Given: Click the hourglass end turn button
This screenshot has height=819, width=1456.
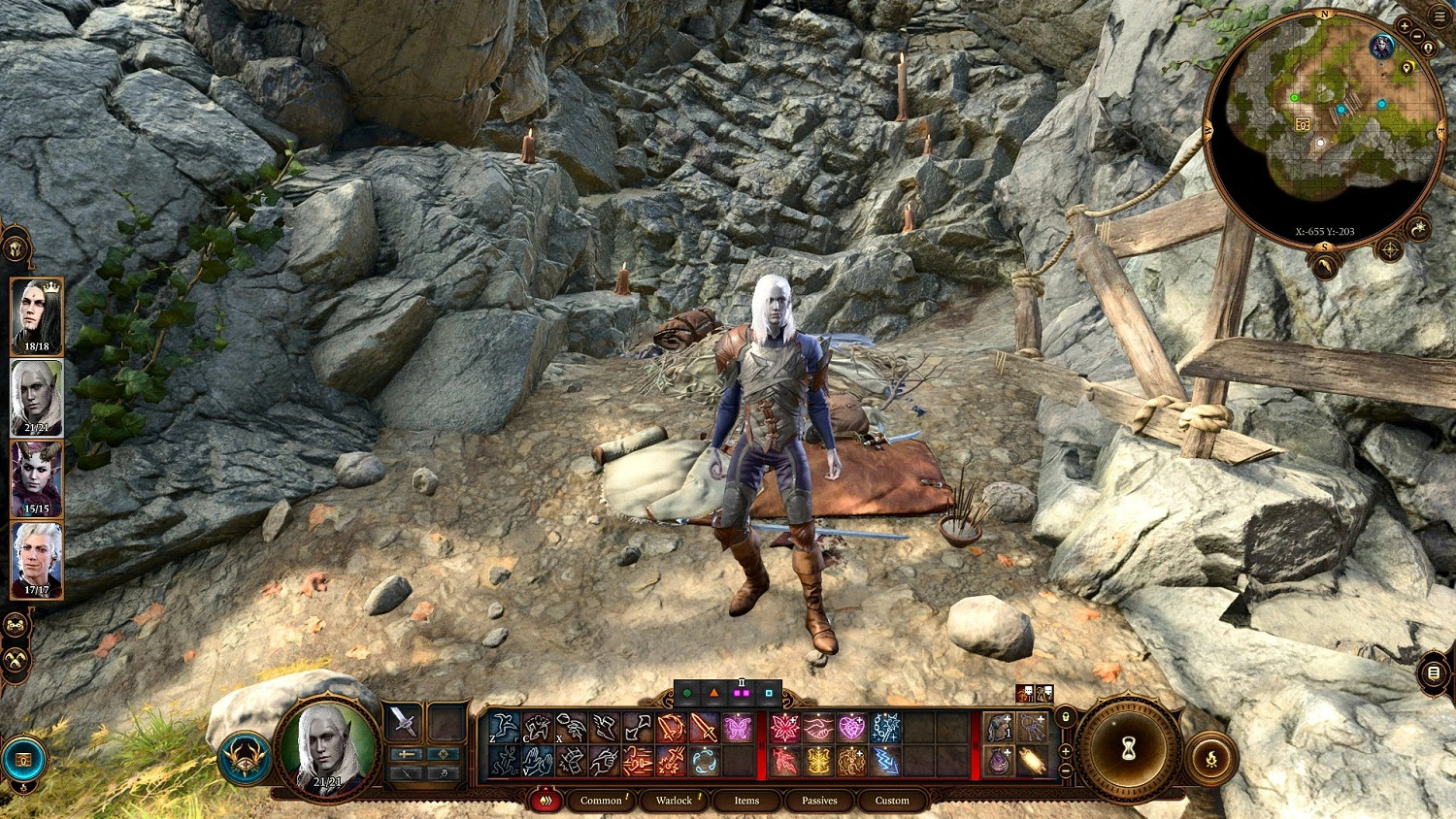Looking at the screenshot, I should 1129,749.
